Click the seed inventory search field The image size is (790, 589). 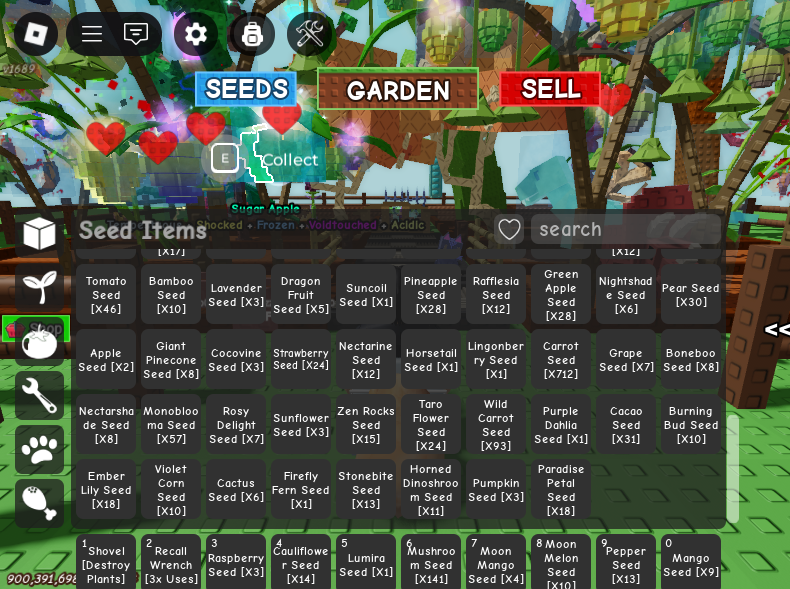coord(625,229)
